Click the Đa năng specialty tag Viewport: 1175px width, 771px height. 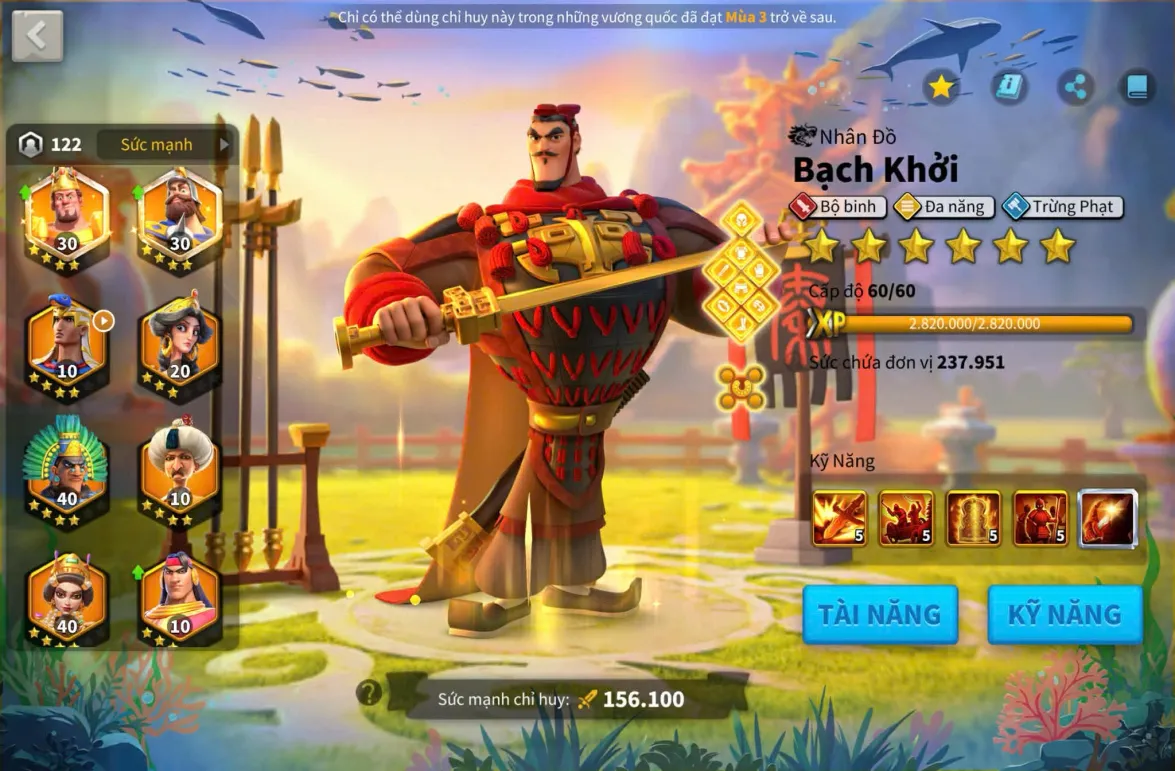(x=943, y=207)
